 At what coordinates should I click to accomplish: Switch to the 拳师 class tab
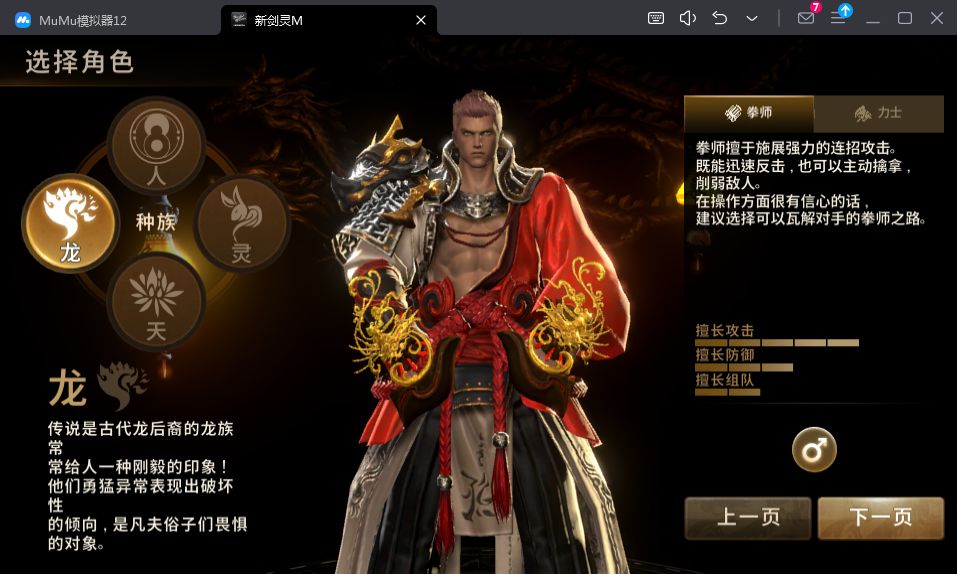(749, 113)
